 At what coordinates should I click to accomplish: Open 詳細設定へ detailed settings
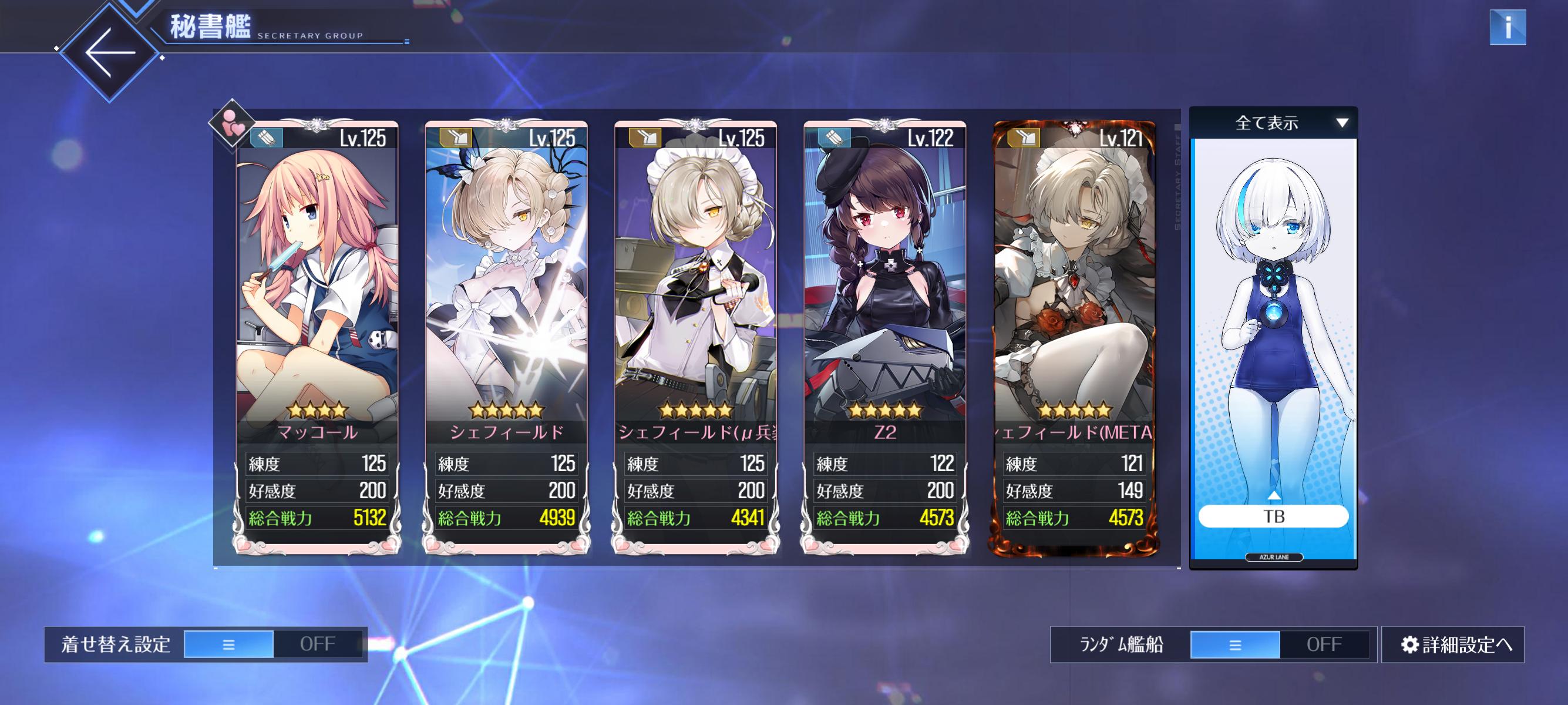(x=1452, y=644)
